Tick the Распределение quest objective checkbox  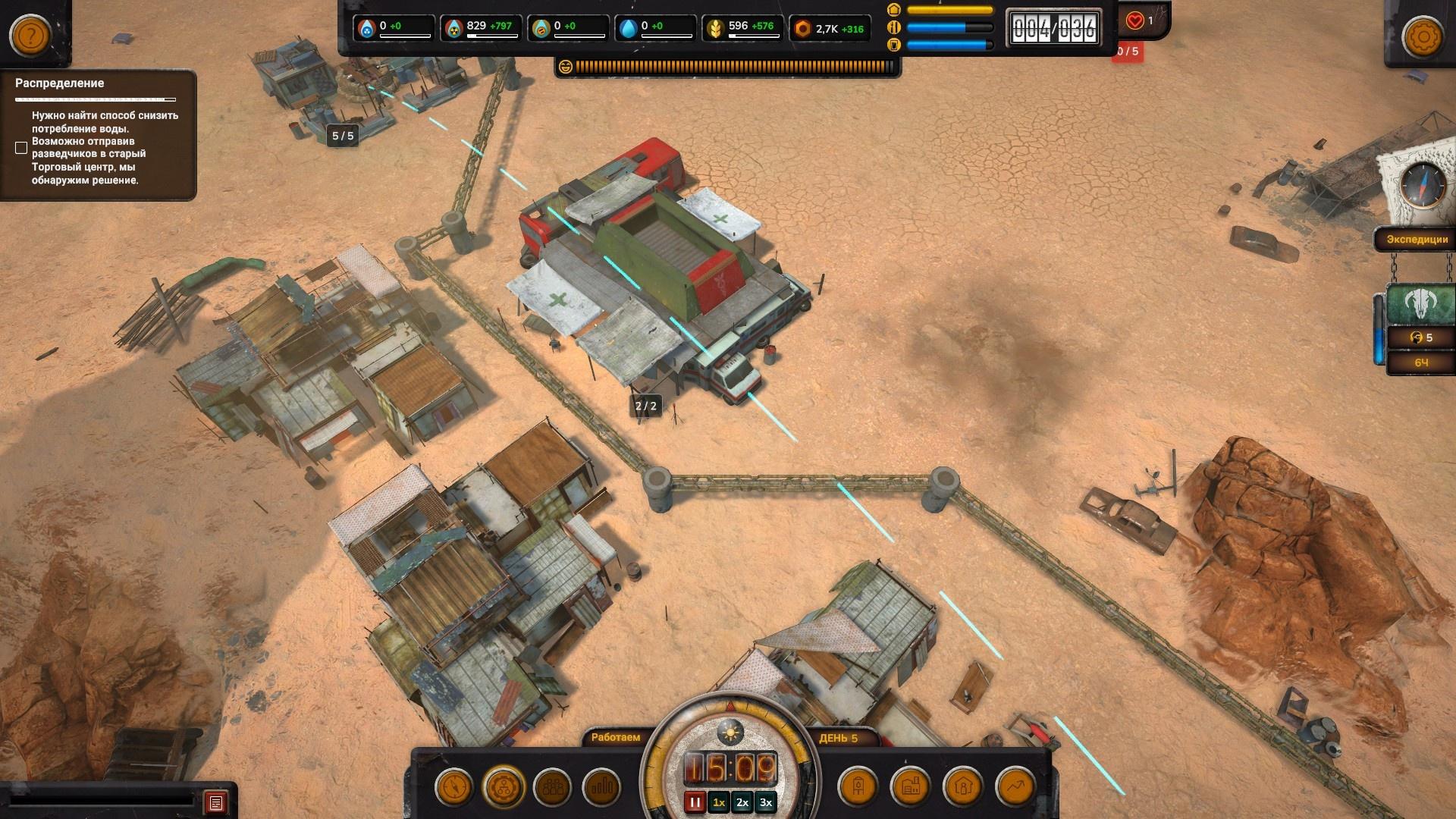[21, 148]
